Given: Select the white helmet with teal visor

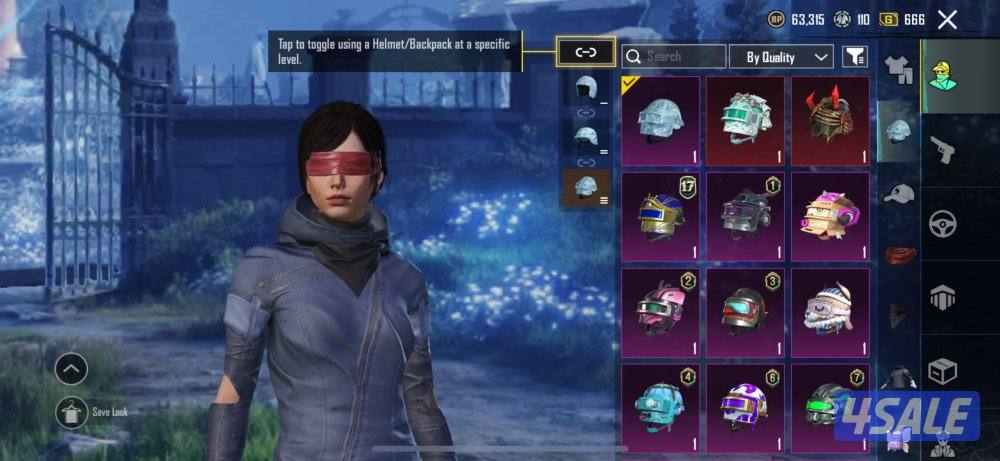Looking at the screenshot, I should point(745,120).
